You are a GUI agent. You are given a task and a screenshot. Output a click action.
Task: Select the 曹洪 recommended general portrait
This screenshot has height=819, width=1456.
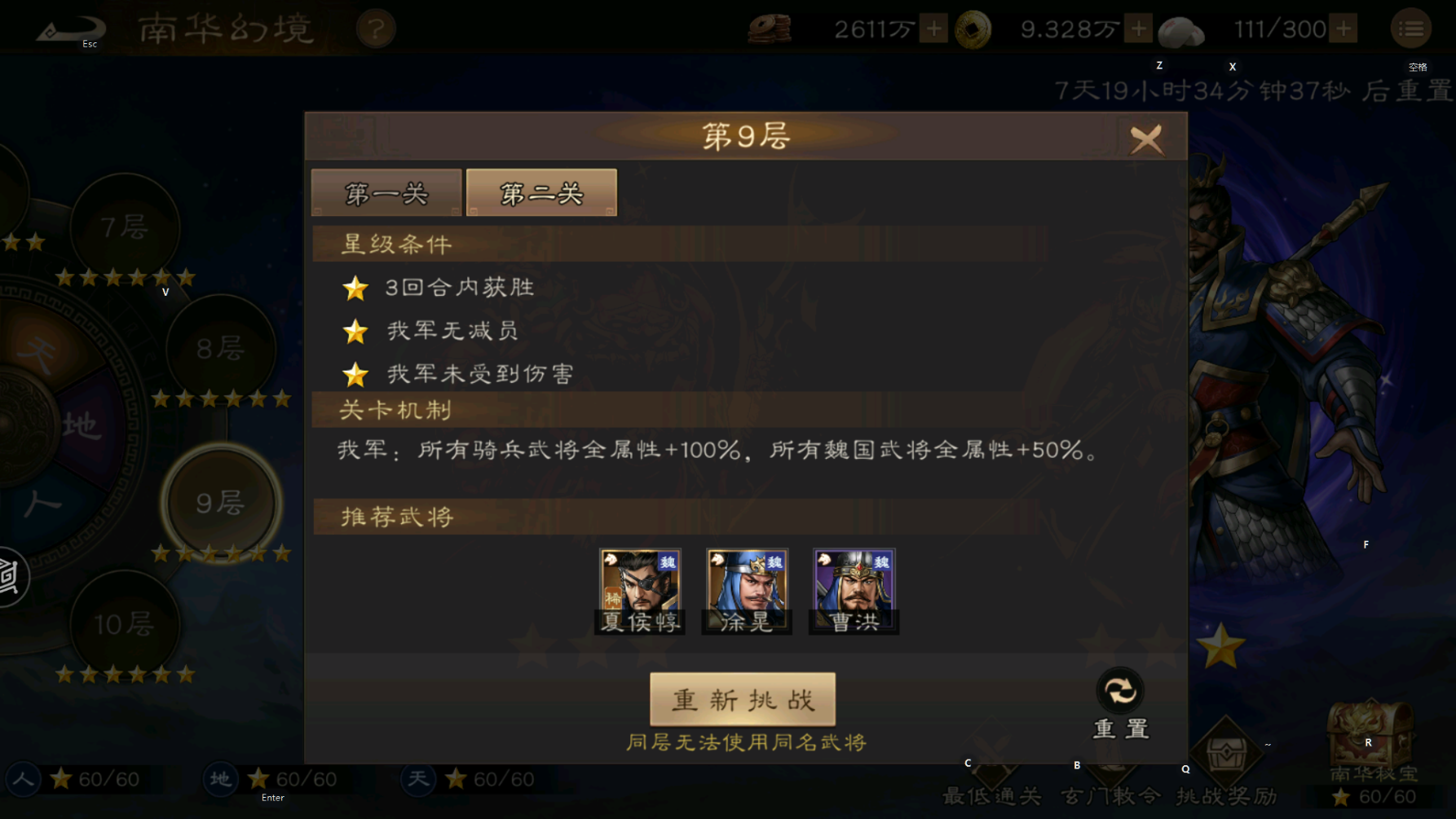pos(853,589)
